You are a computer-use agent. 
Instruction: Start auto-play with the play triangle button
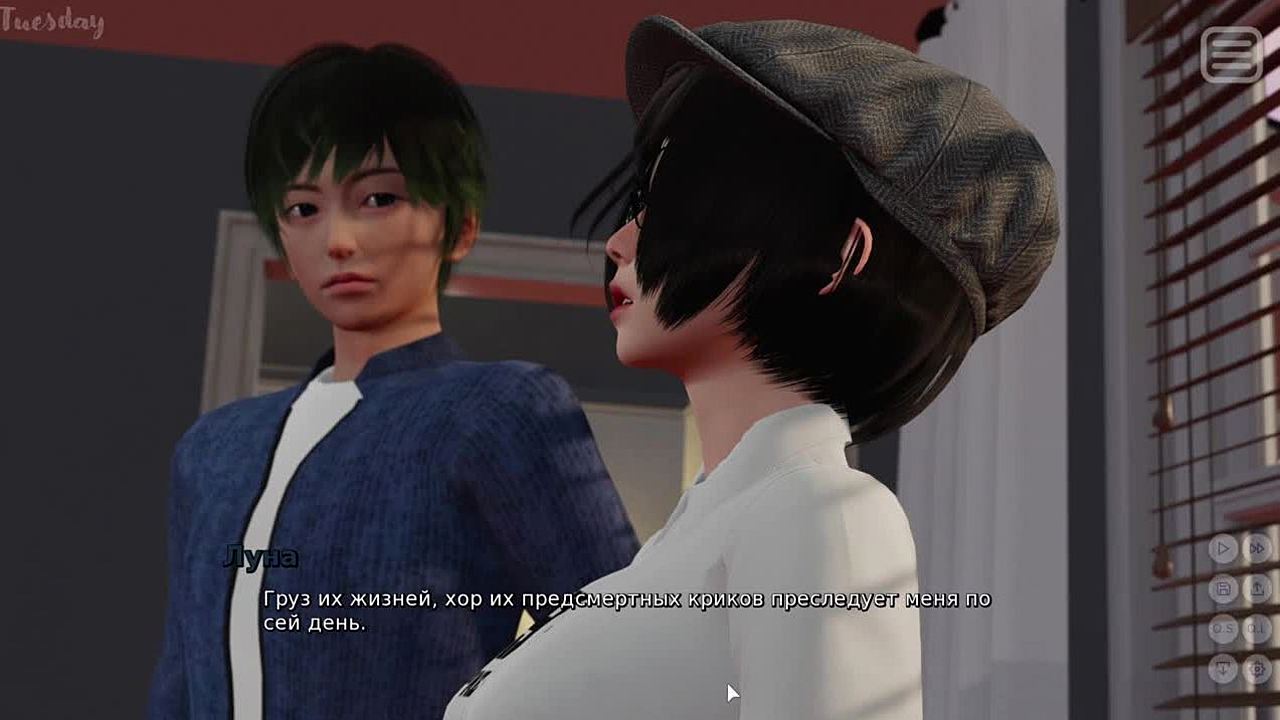point(1223,548)
